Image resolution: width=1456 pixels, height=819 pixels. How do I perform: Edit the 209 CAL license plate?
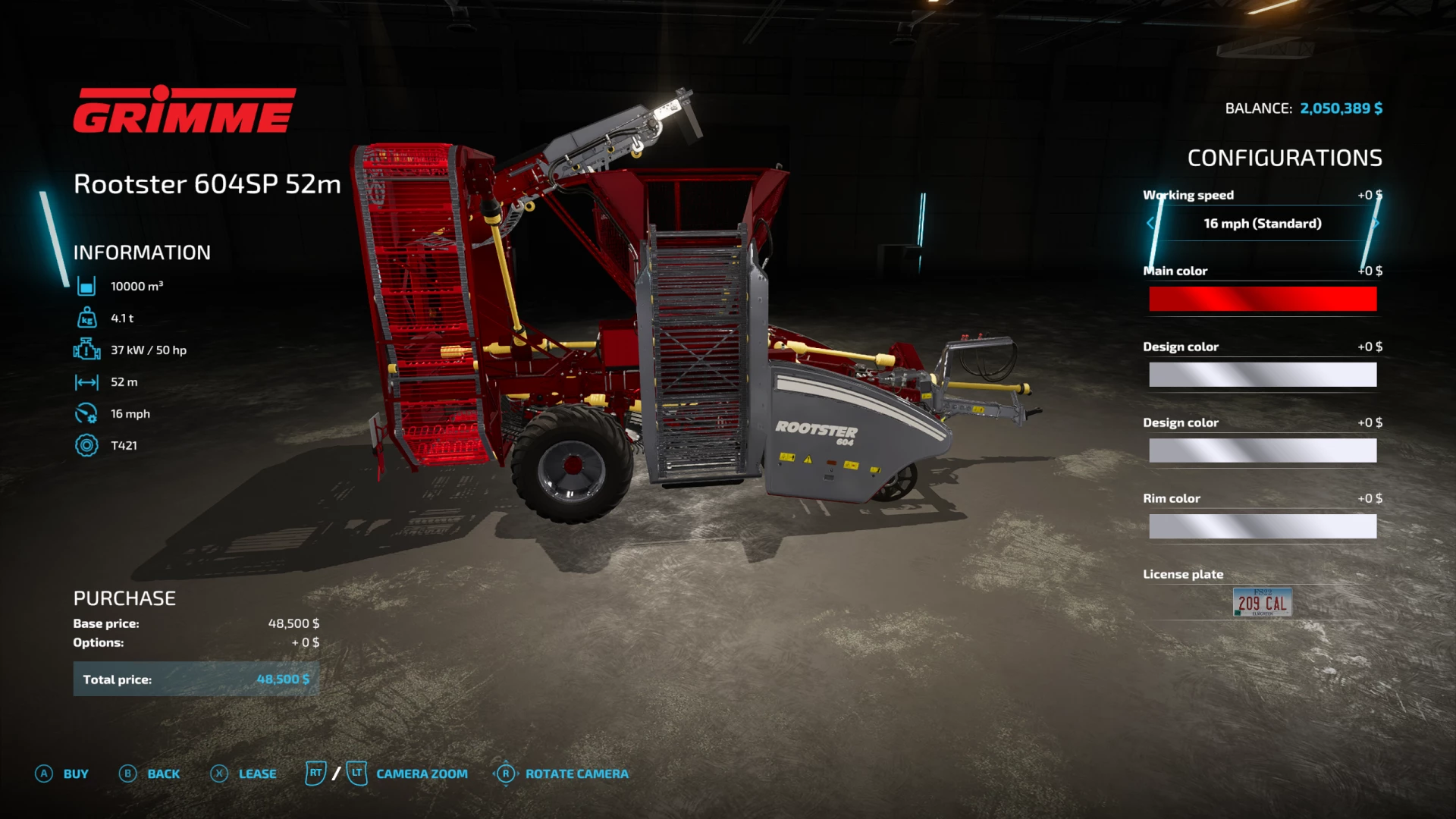coord(1262,603)
